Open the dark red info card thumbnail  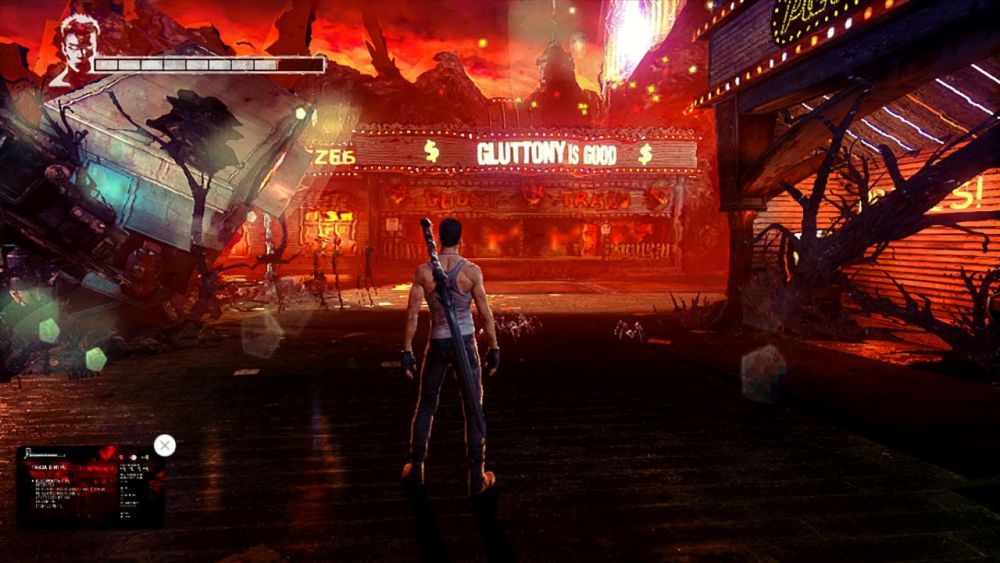(90, 487)
